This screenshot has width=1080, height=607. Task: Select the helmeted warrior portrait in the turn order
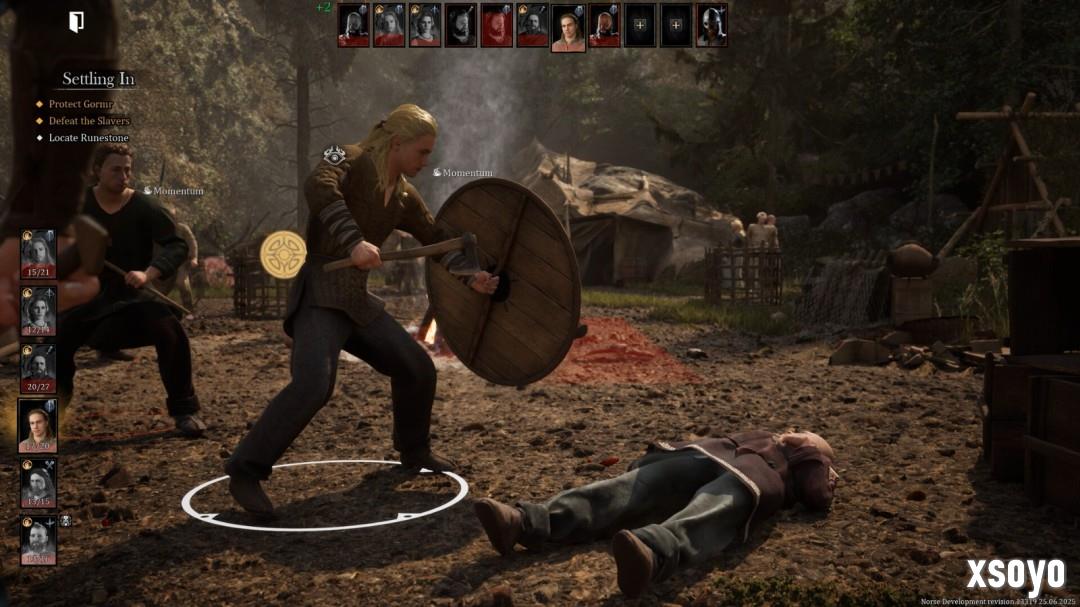(711, 25)
